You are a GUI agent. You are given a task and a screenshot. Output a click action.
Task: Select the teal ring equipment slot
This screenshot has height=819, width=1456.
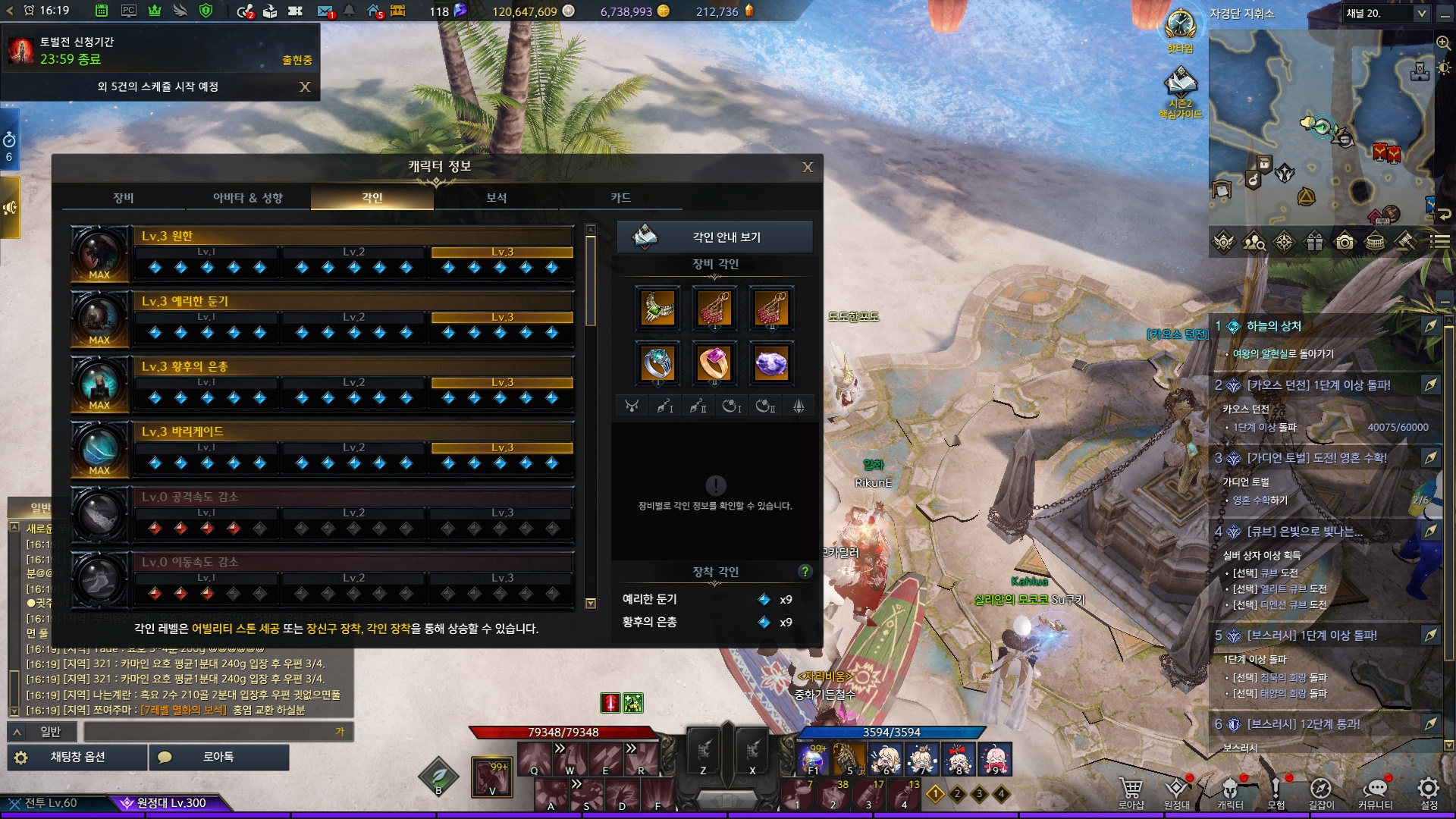657,363
